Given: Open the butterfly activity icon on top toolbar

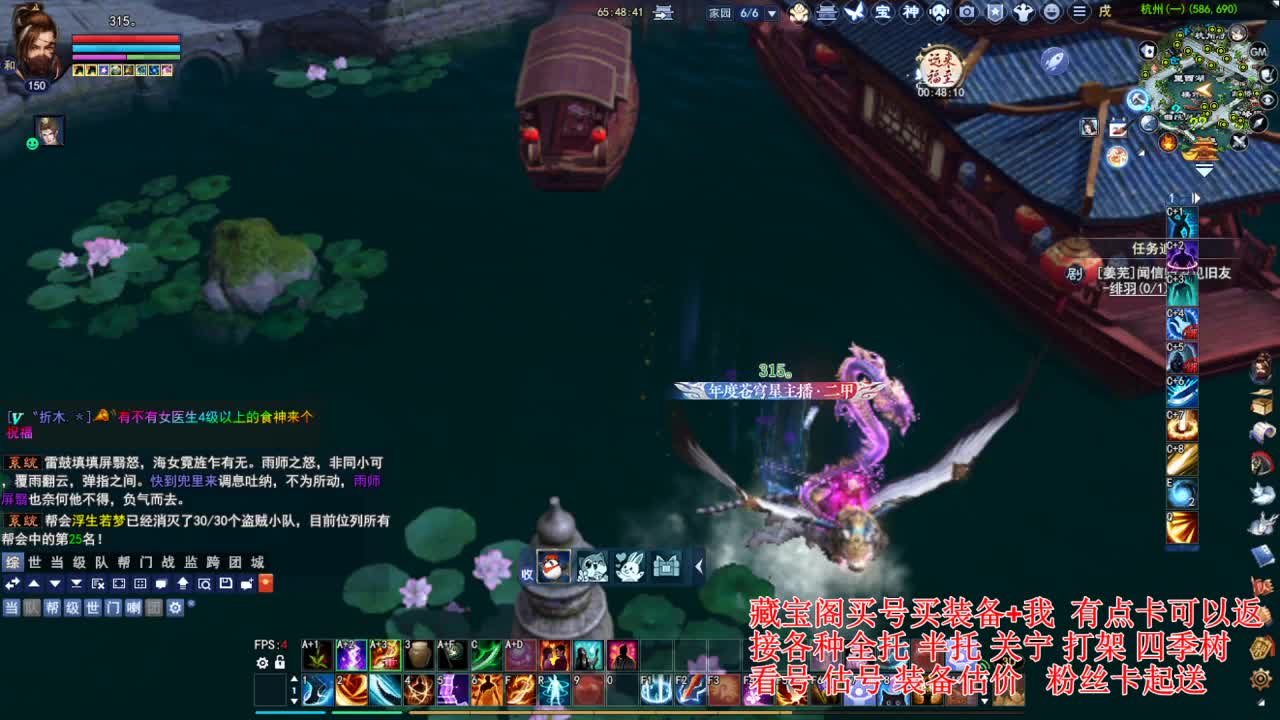Looking at the screenshot, I should pyautogui.click(x=856, y=13).
